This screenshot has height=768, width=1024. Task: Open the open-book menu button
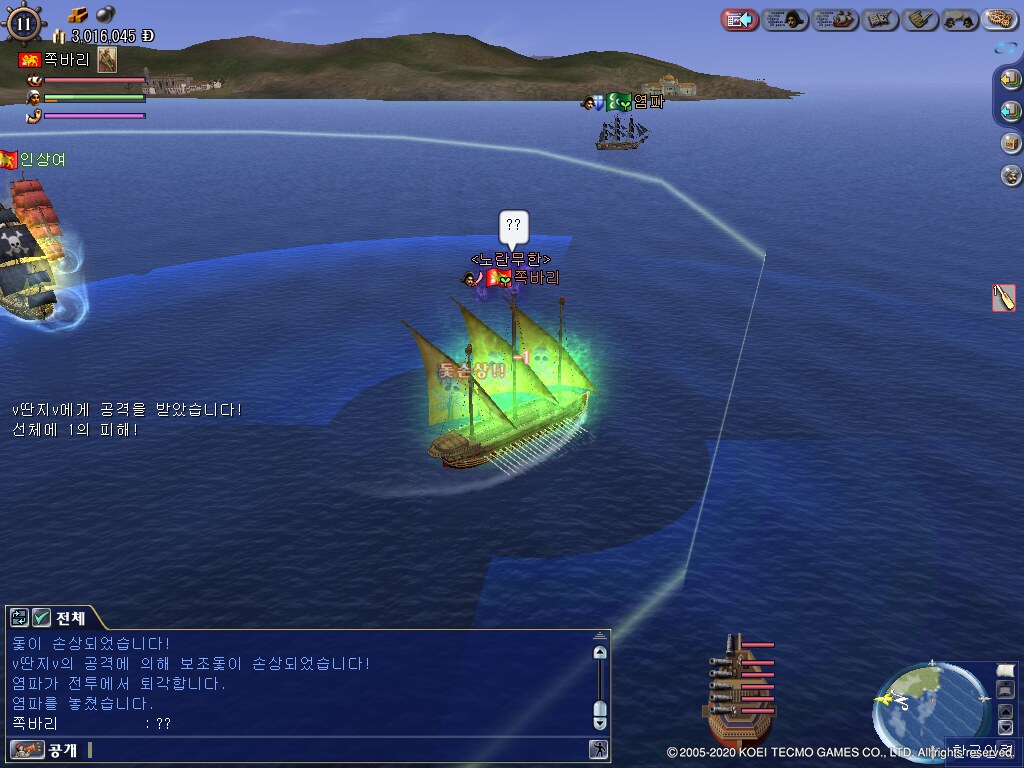click(x=880, y=19)
